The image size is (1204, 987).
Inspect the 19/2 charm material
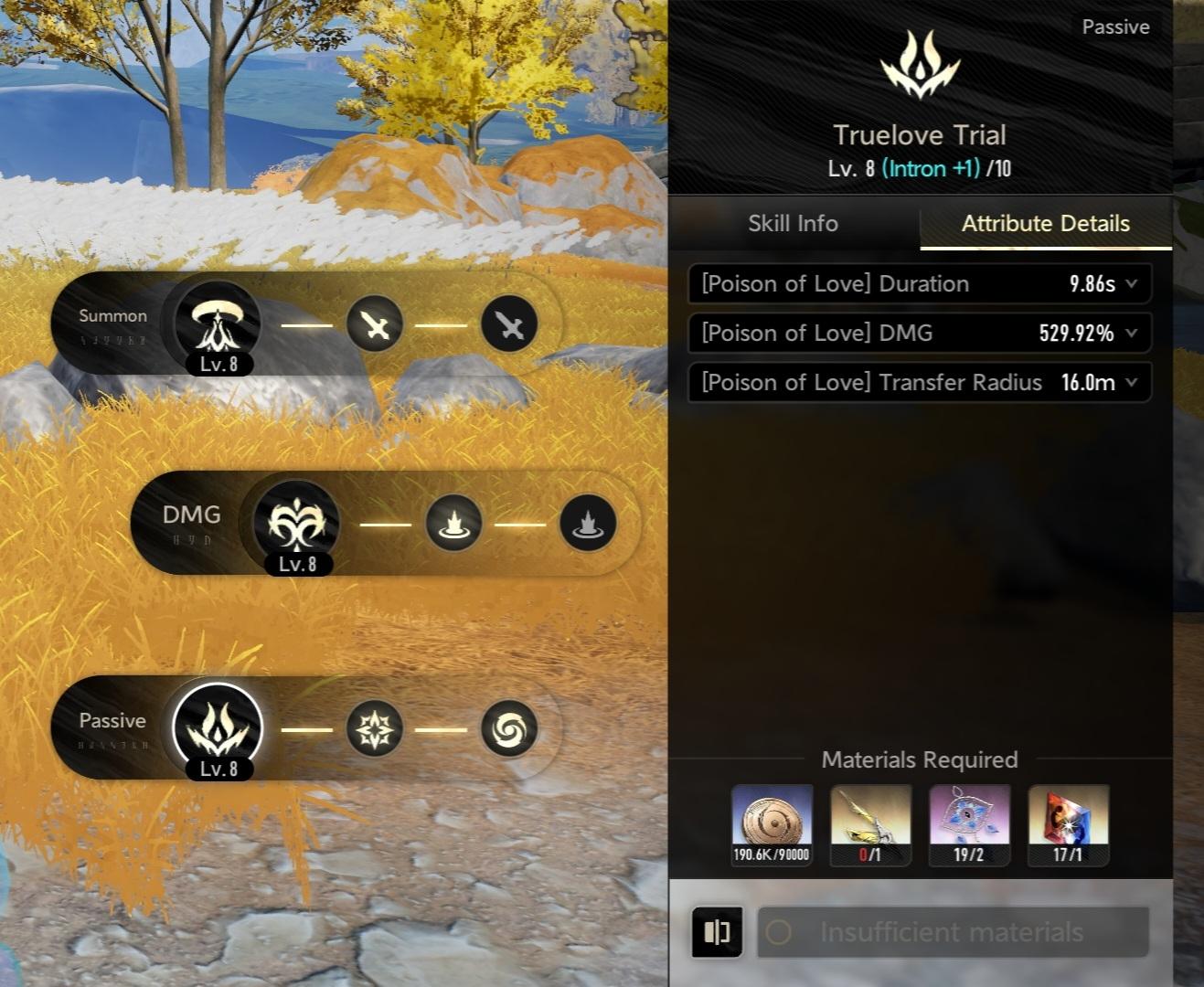pos(969,824)
